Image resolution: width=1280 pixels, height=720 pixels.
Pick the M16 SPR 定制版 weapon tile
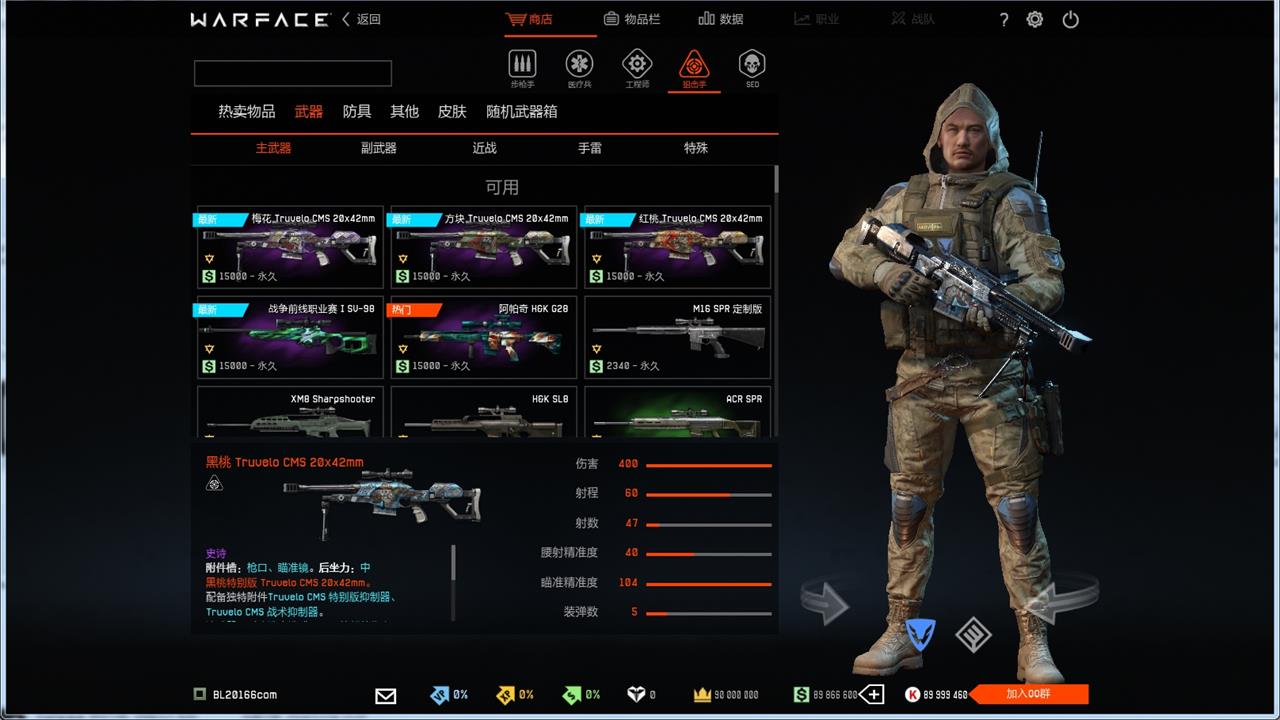coord(677,337)
